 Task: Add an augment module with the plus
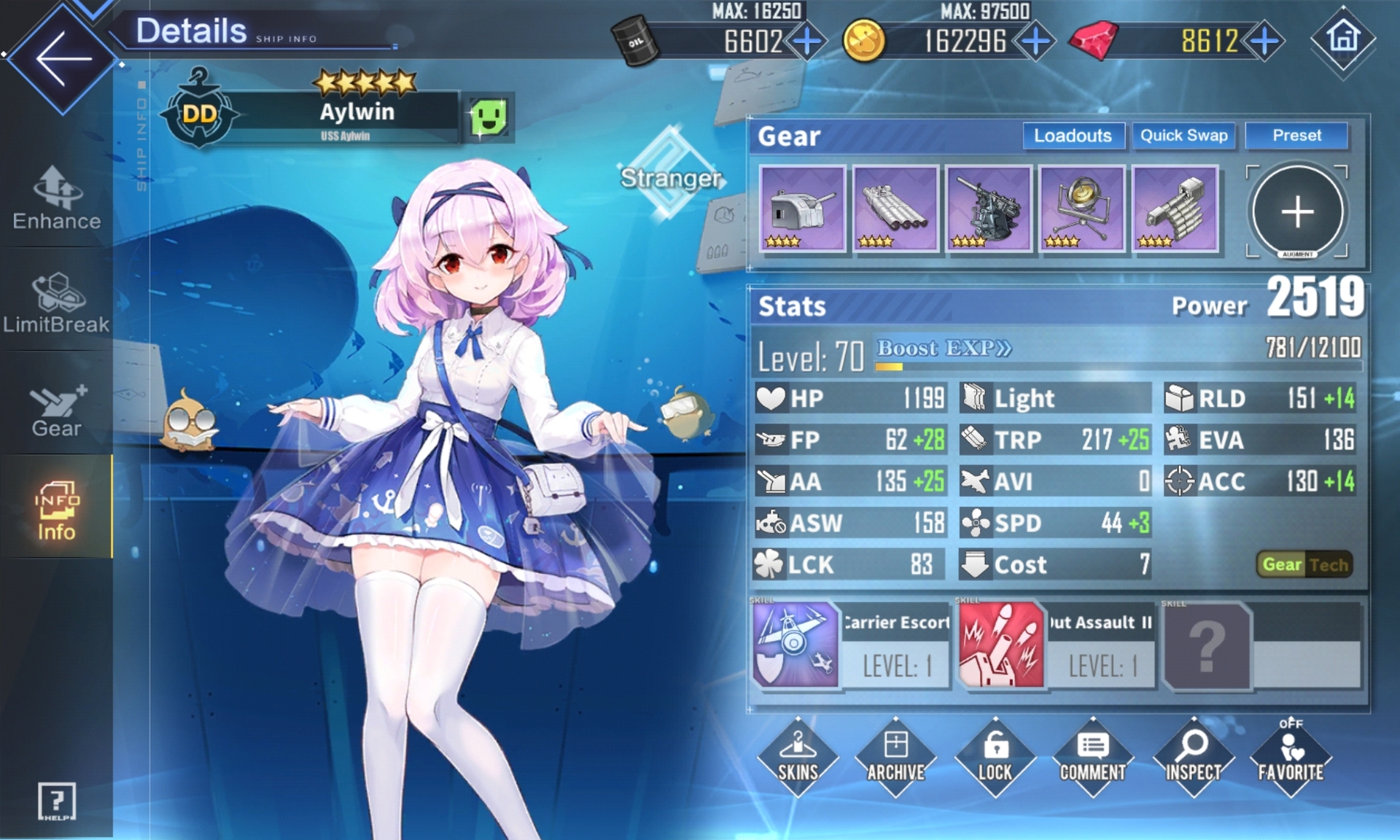(x=1297, y=212)
